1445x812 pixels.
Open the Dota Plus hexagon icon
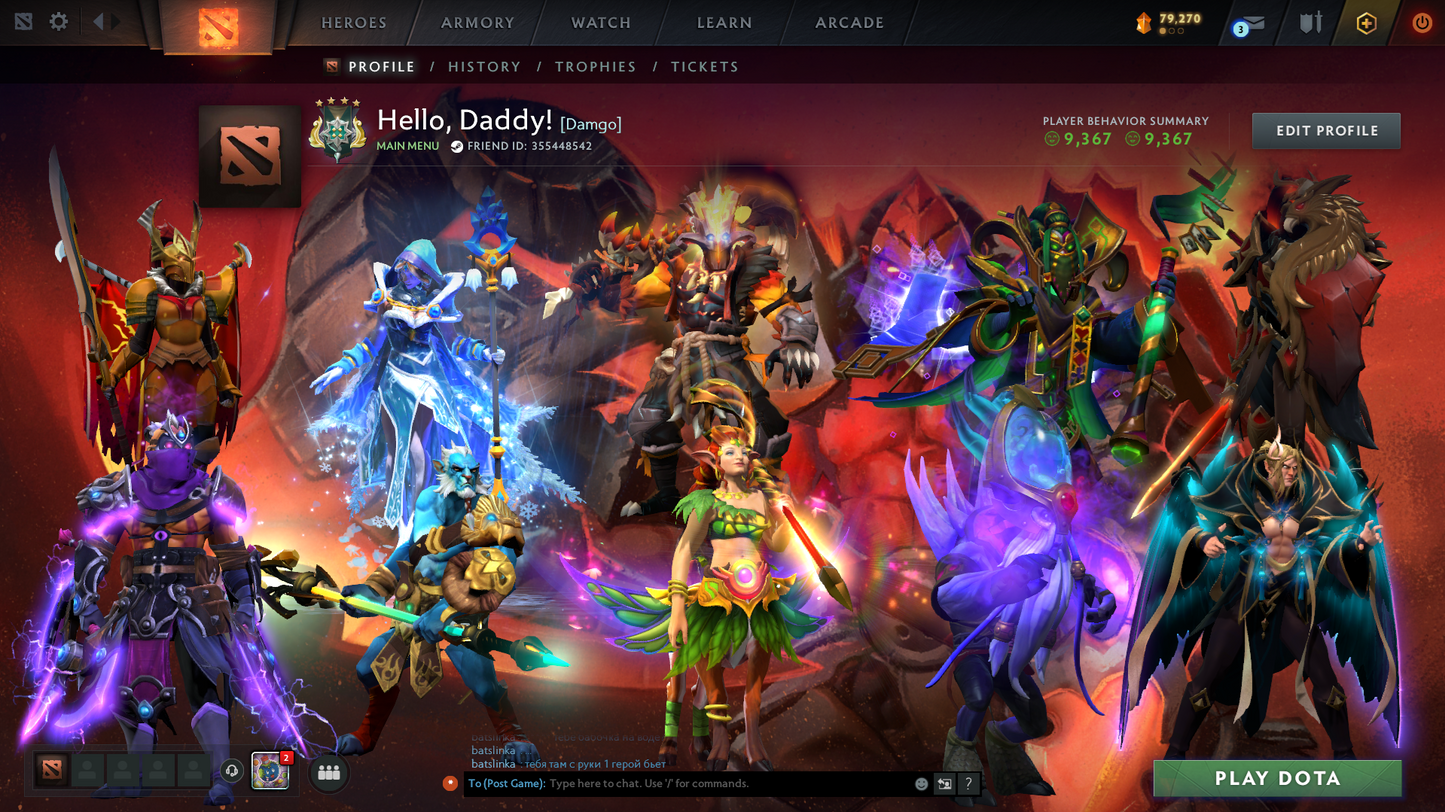[1366, 23]
